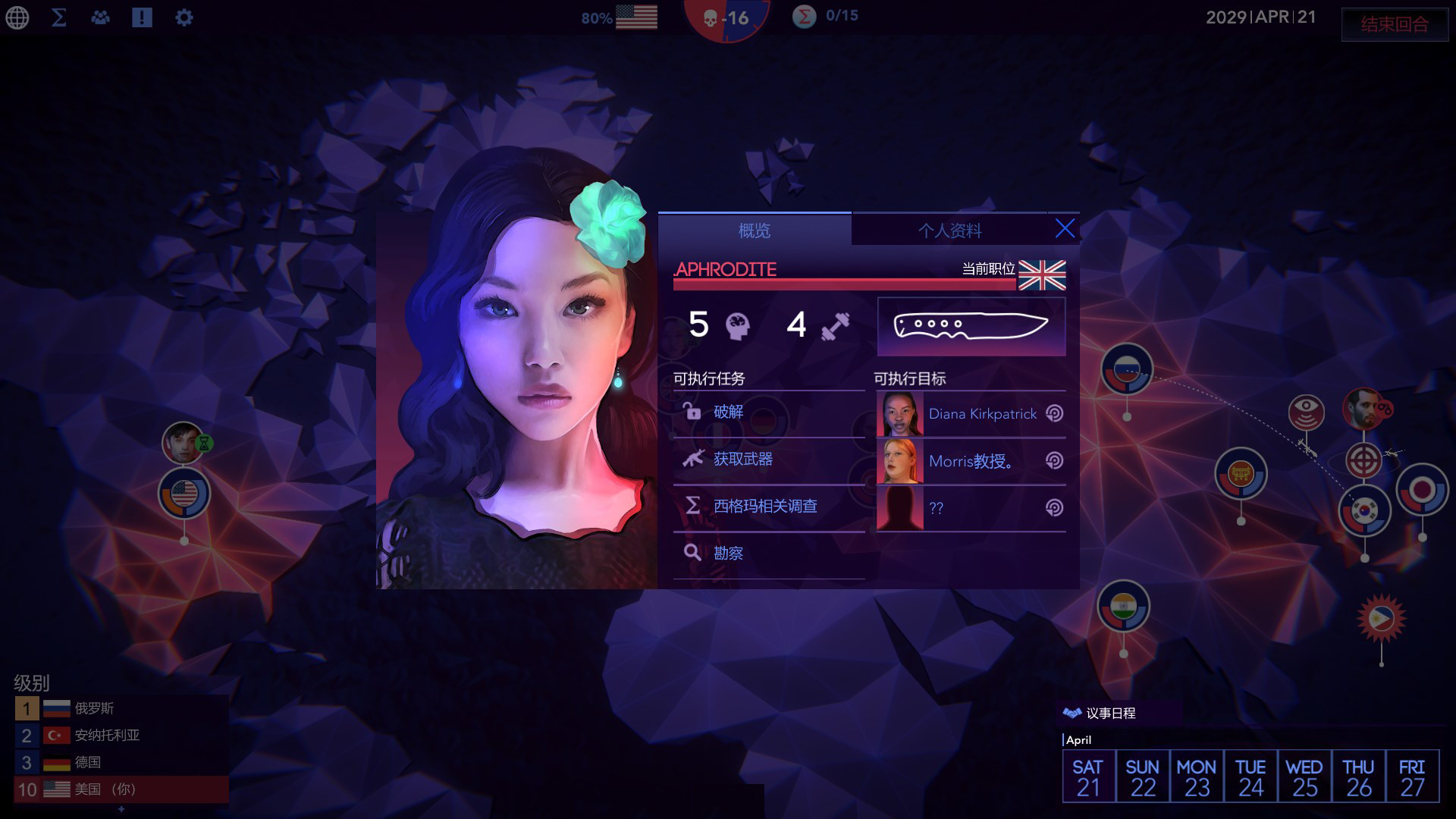The image size is (1456, 819).
Task: Show the agents group screen
Action: [x=100, y=17]
